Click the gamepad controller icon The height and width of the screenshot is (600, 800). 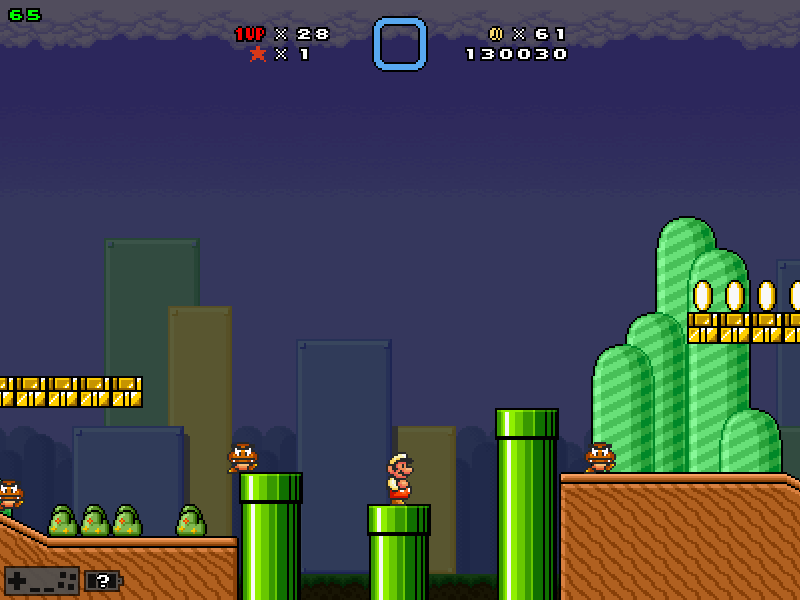point(41,580)
